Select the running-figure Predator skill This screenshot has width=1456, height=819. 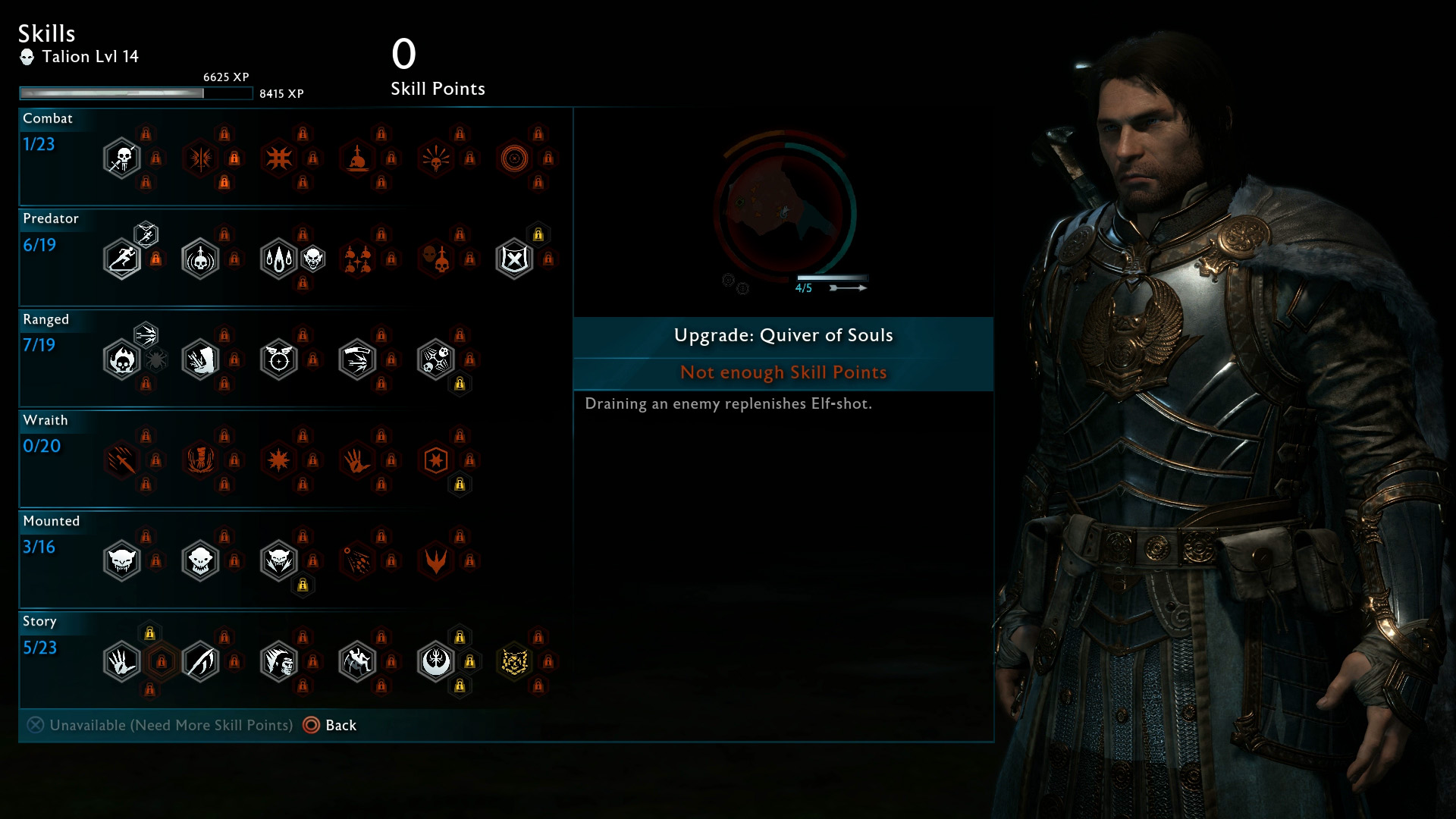[121, 259]
